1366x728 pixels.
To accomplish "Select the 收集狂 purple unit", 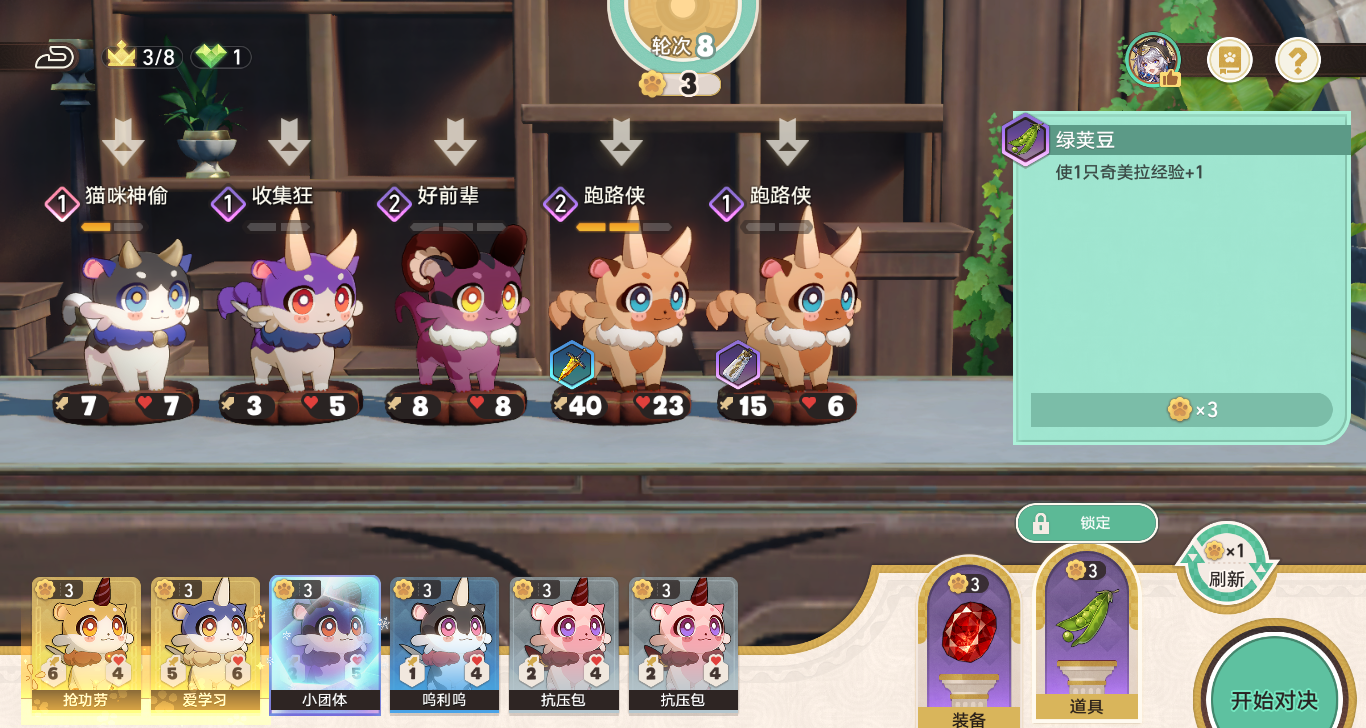I will tap(296, 310).
